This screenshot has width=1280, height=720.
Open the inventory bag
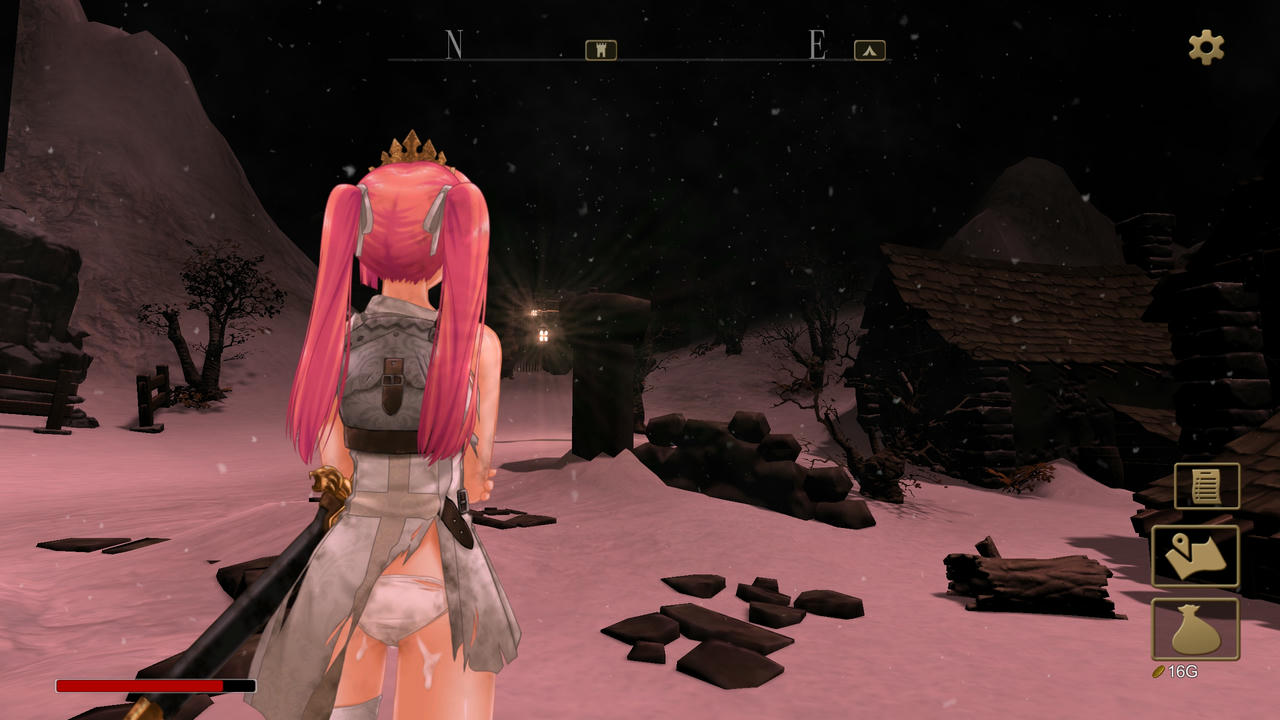pyautogui.click(x=1195, y=629)
